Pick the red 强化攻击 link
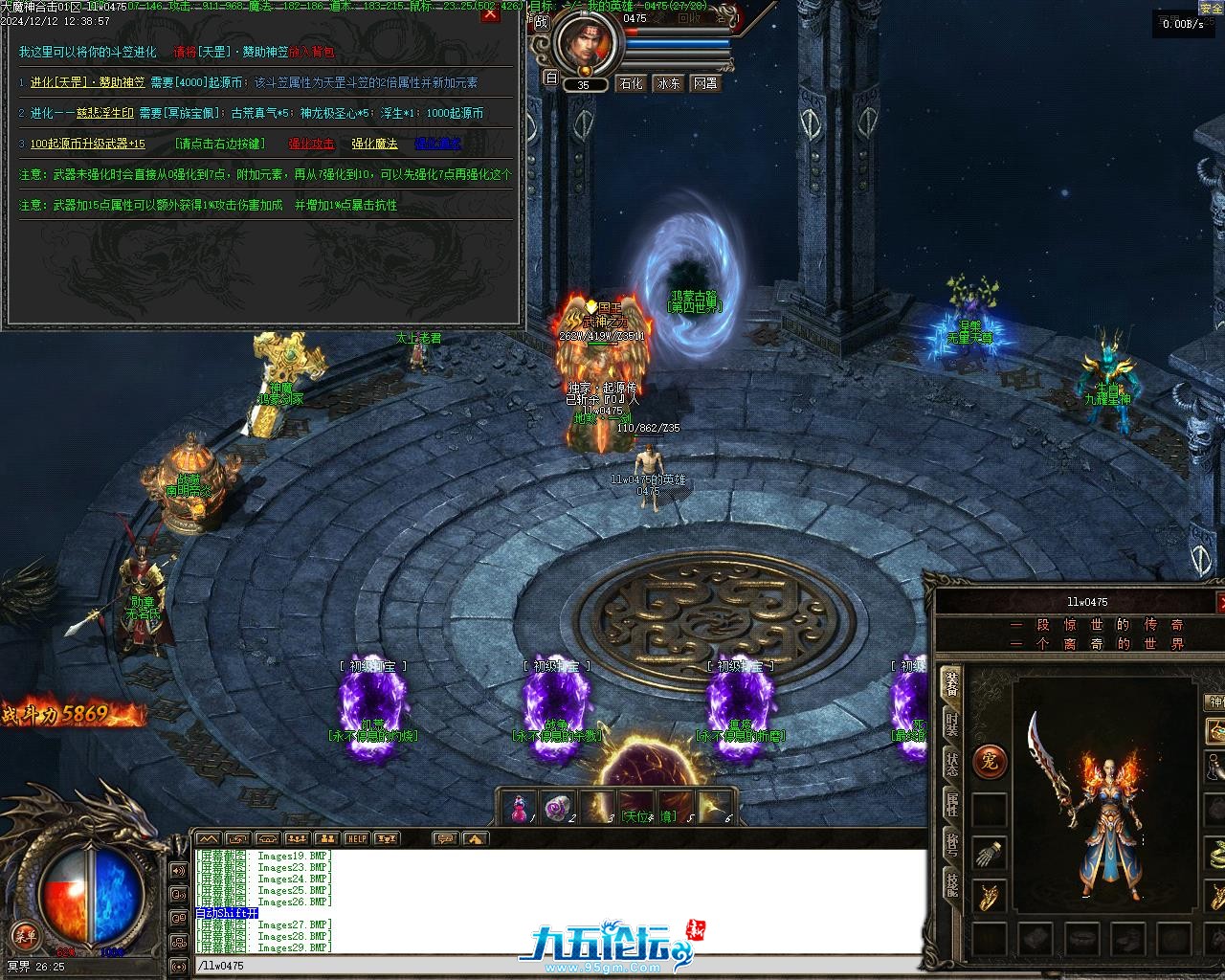This screenshot has height=980, width=1225. 311,144
